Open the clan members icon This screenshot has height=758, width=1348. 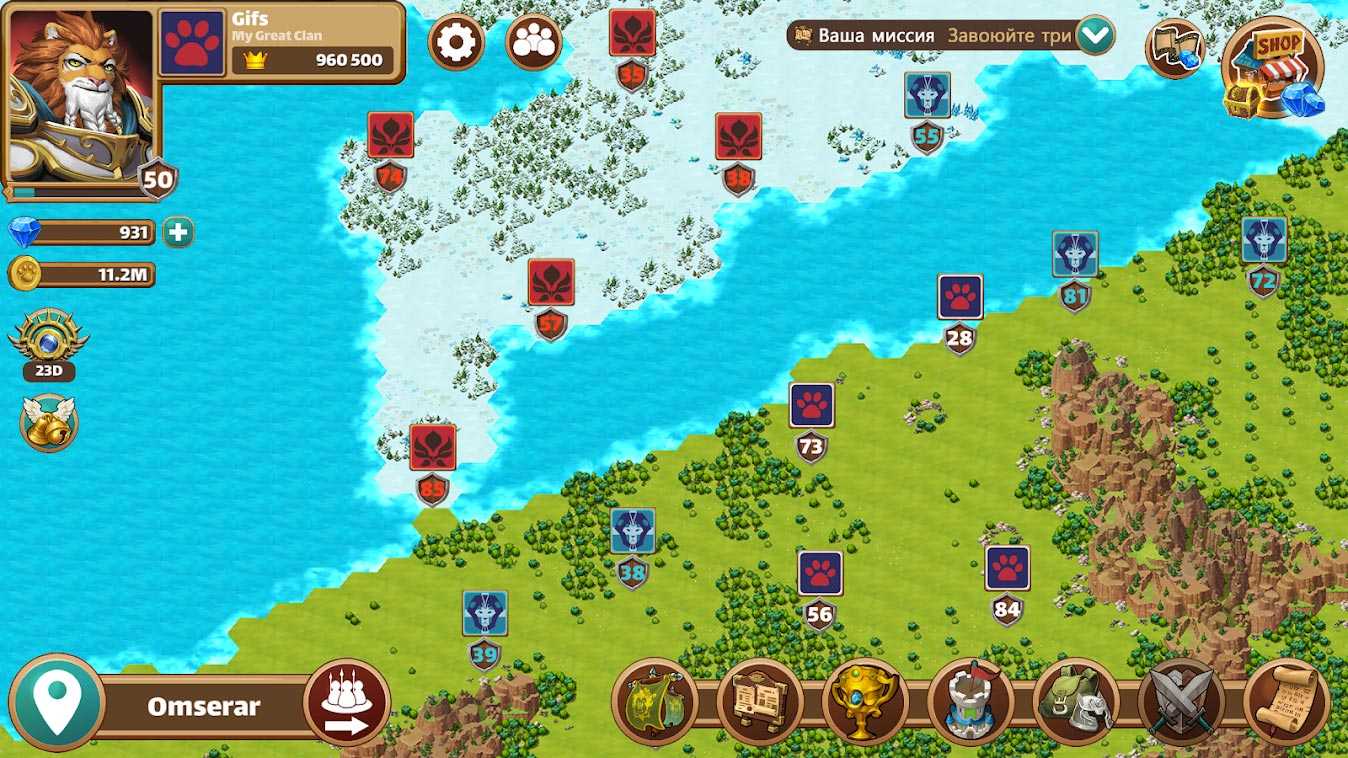point(533,41)
